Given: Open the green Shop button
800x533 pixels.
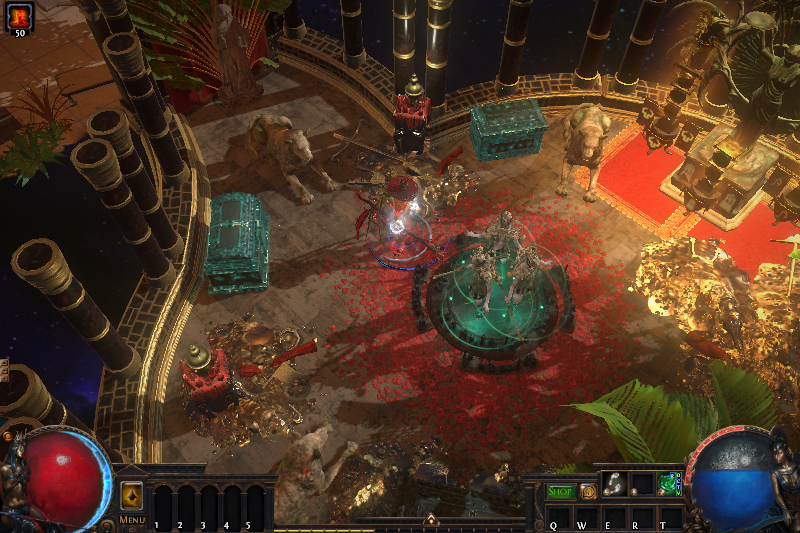Looking at the screenshot, I should [561, 491].
